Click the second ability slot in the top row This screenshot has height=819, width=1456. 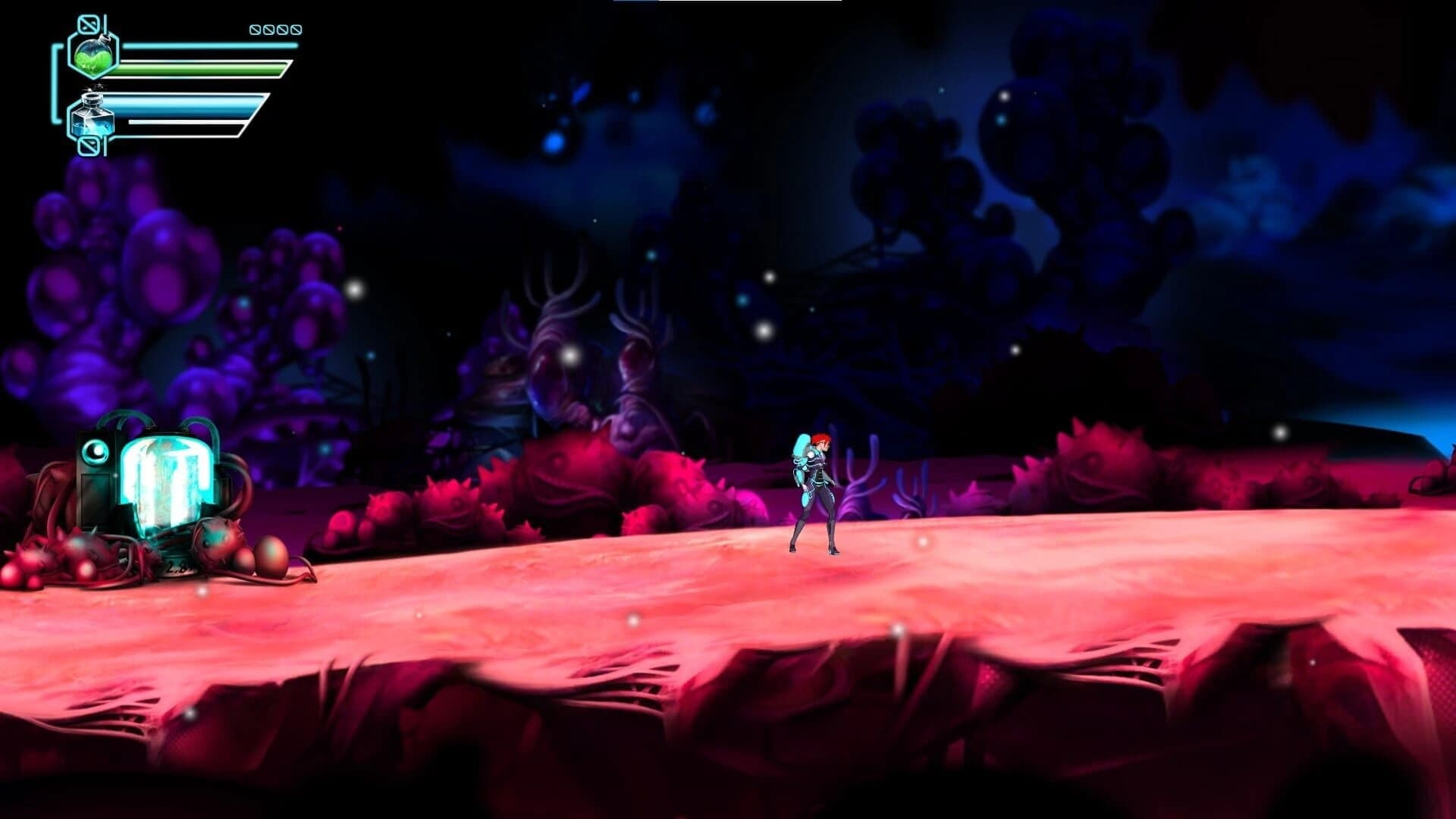[270, 29]
